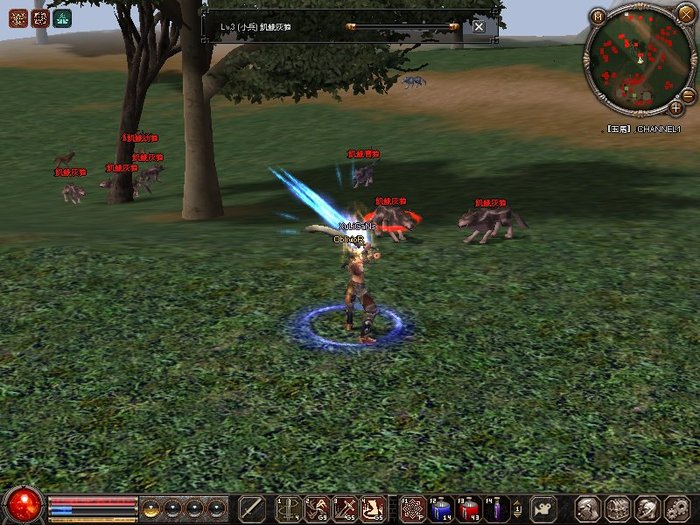Use the red potion in the hotbar

(x=468, y=509)
